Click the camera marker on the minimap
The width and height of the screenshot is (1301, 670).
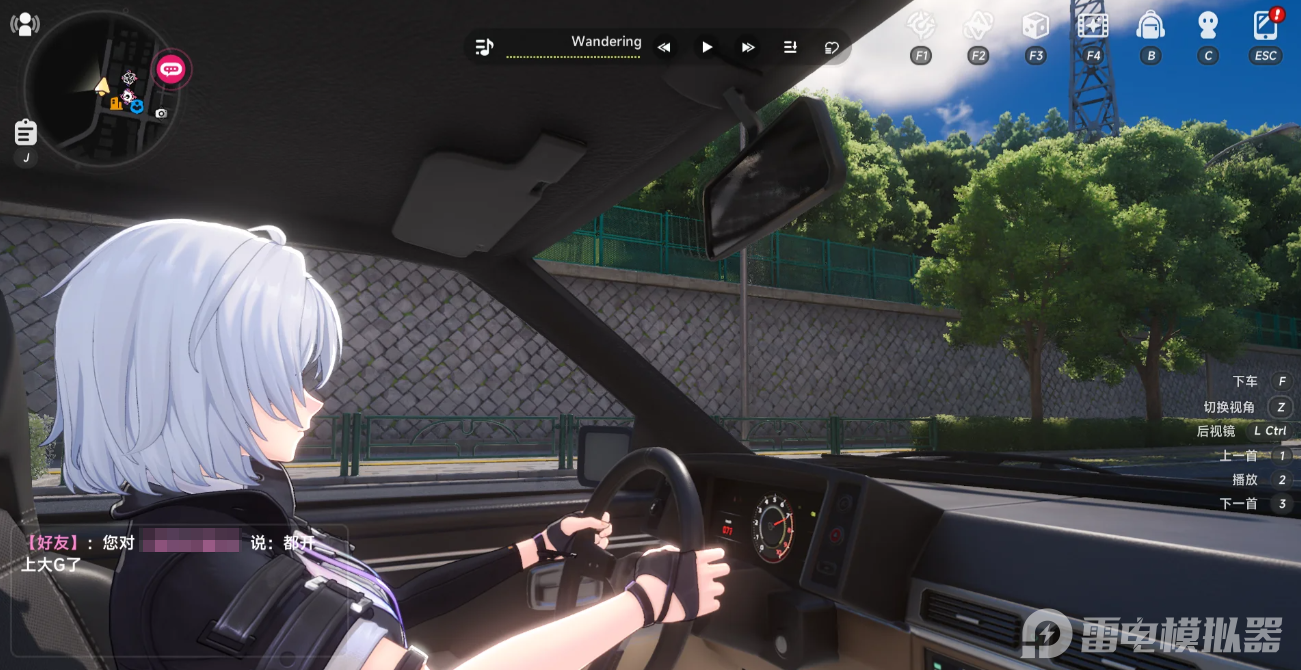[161, 114]
